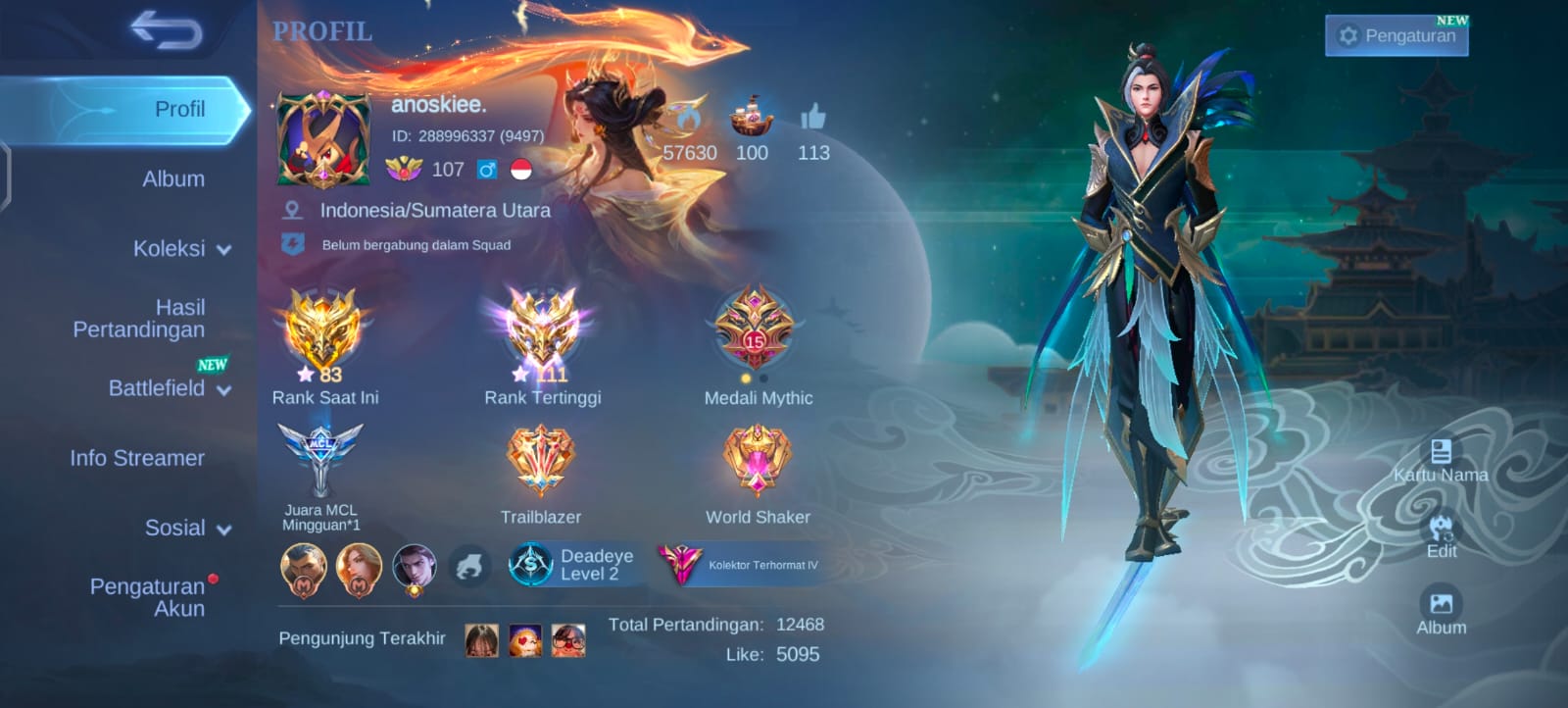Open the Album sidebar tab
This screenshot has width=1568, height=708.
pyautogui.click(x=173, y=179)
